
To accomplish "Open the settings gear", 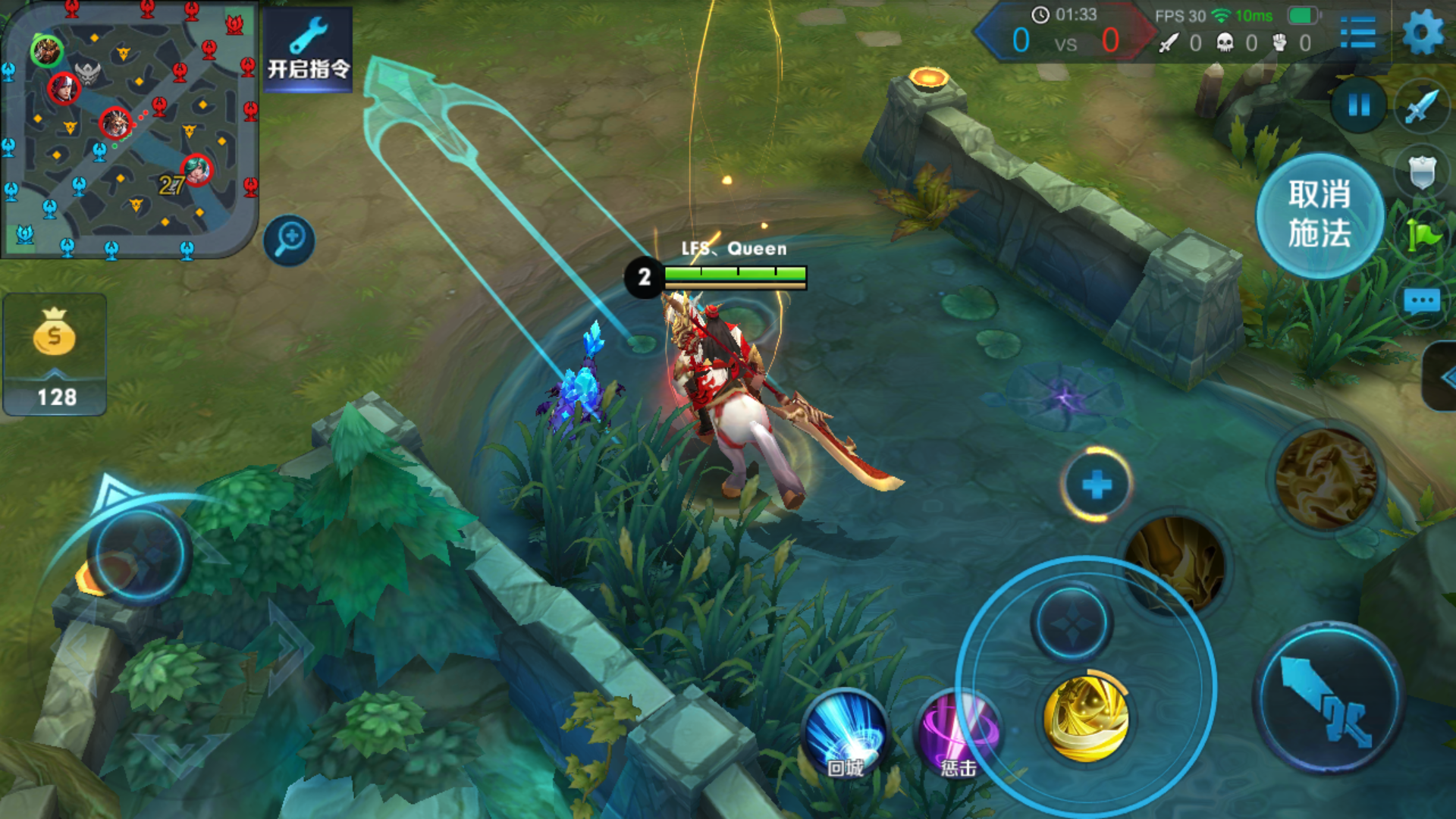I will point(1423,33).
